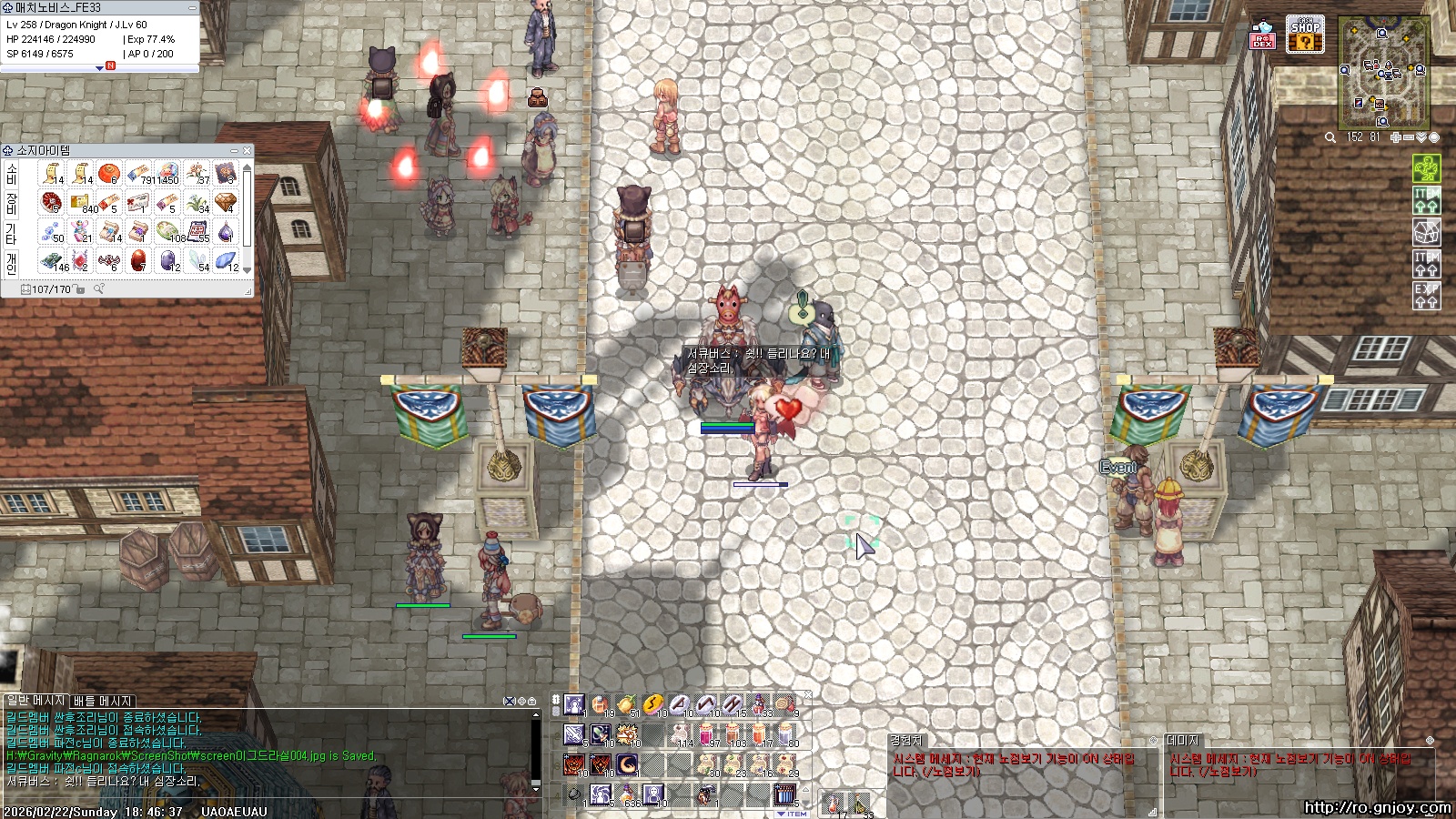Zoom out the minimap with minus button
1456x819 pixels.
(1409, 137)
